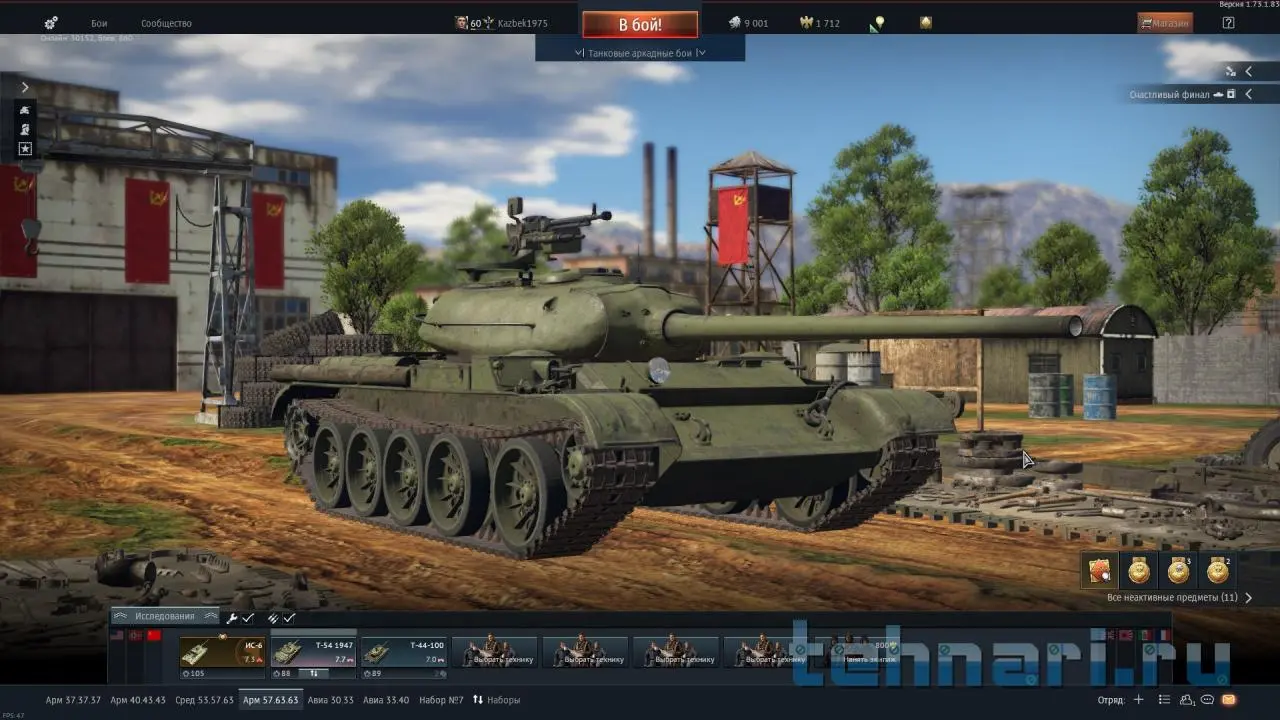Viewport: 1280px width, 720px height.
Task: Select the Т-44-100 tank slot
Action: [x=403, y=652]
